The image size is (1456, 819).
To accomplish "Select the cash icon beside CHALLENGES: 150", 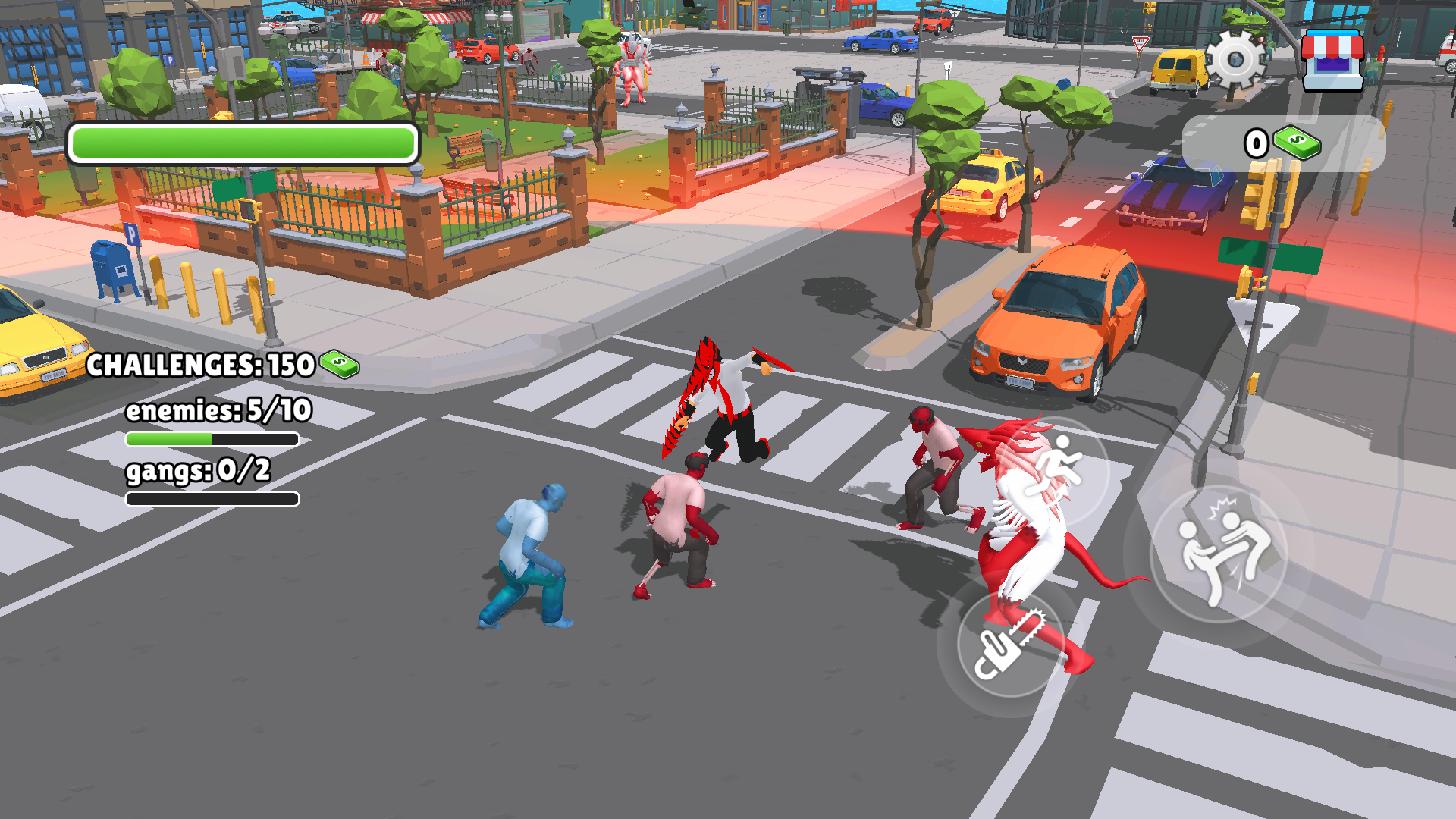I will [x=340, y=366].
